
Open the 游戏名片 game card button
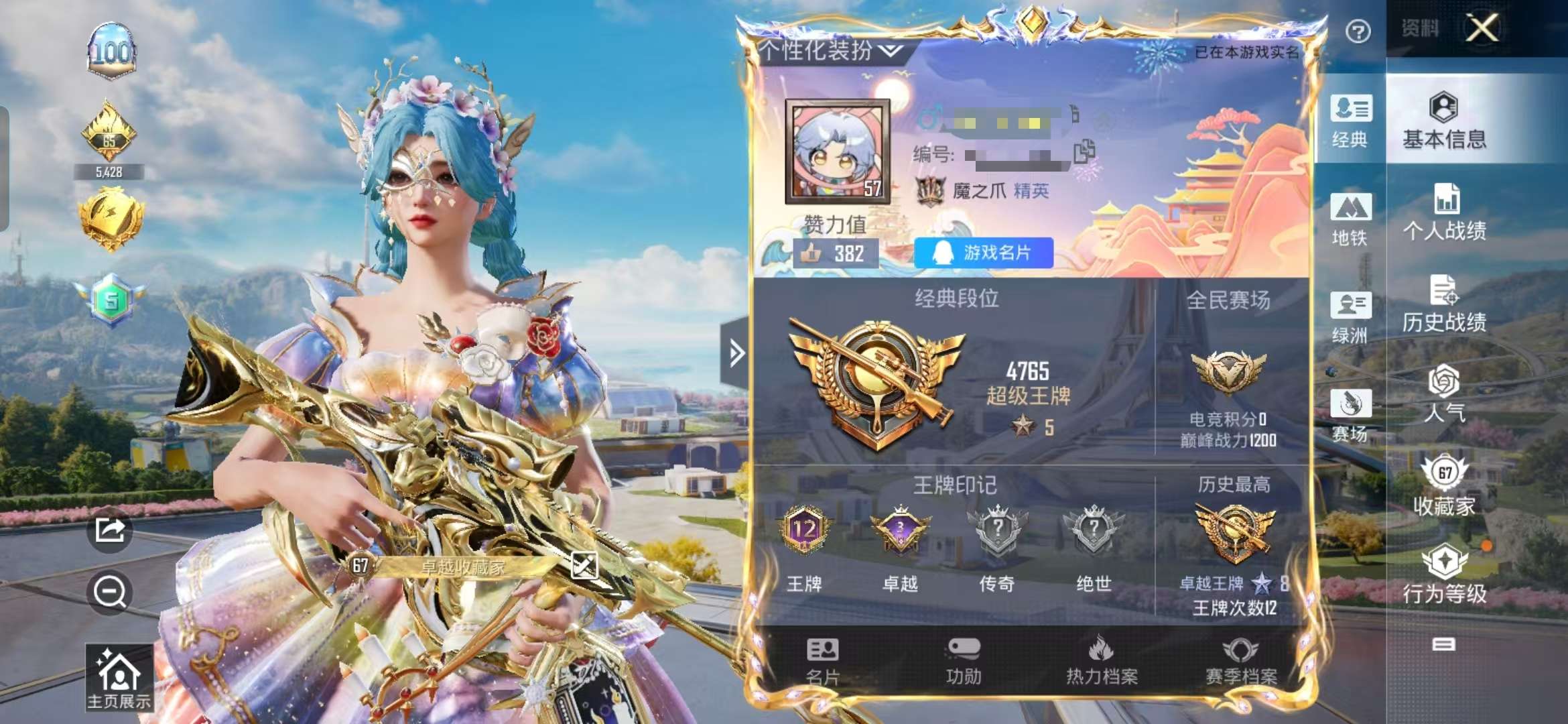coord(983,253)
